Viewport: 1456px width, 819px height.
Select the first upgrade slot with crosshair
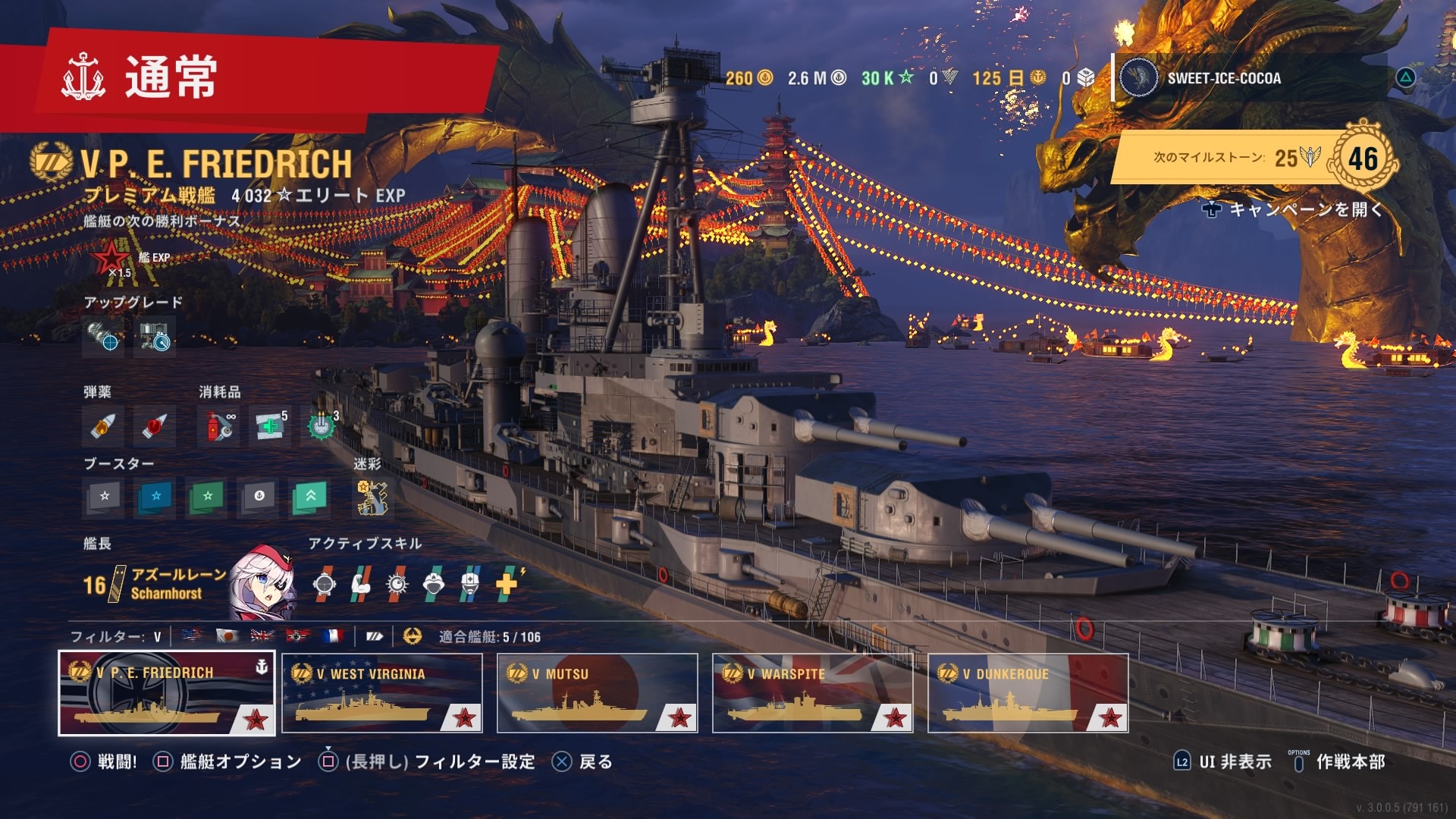click(x=103, y=337)
